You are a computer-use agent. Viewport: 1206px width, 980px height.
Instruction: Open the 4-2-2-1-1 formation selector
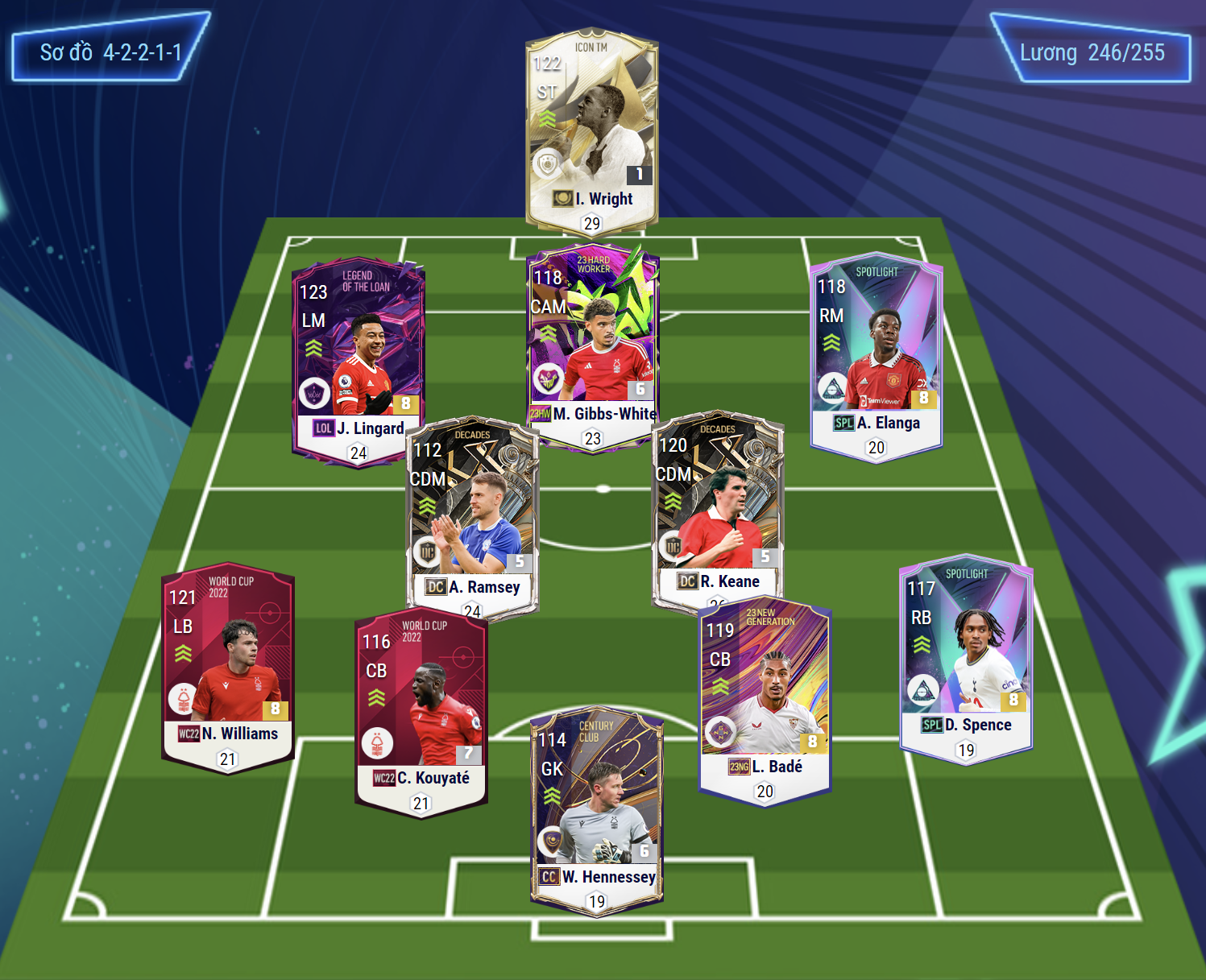[x=110, y=52]
